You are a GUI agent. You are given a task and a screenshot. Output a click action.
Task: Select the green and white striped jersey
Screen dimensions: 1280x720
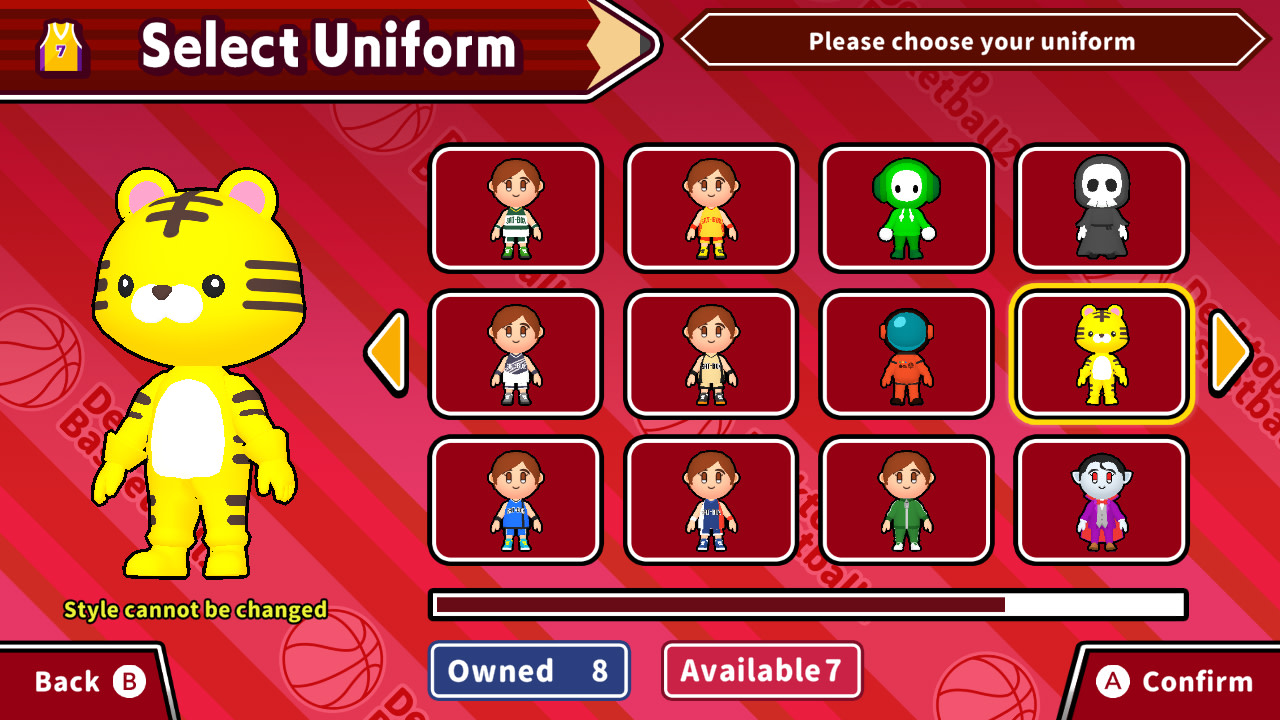516,207
